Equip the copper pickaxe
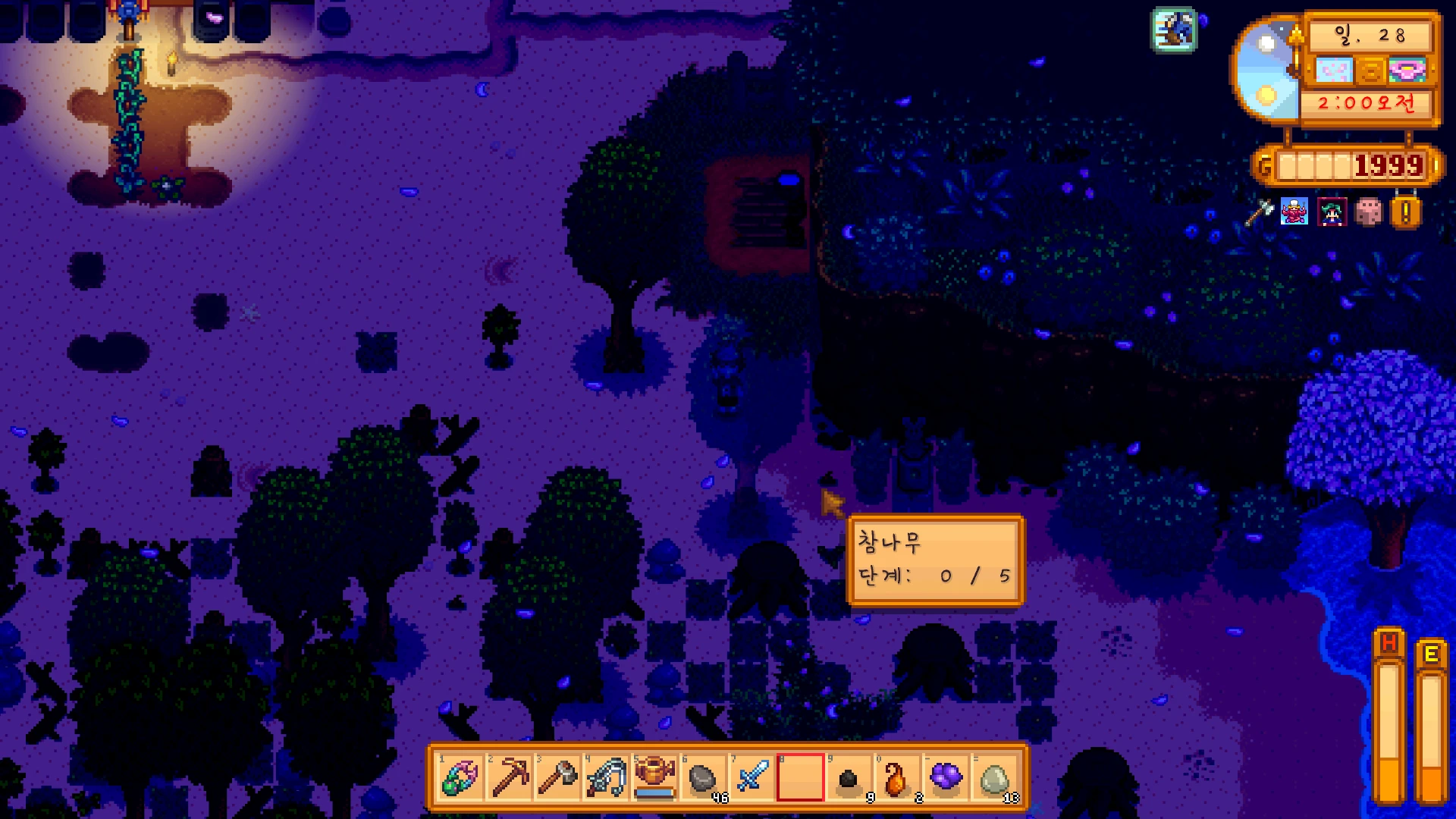The image size is (1456, 819). (x=510, y=777)
